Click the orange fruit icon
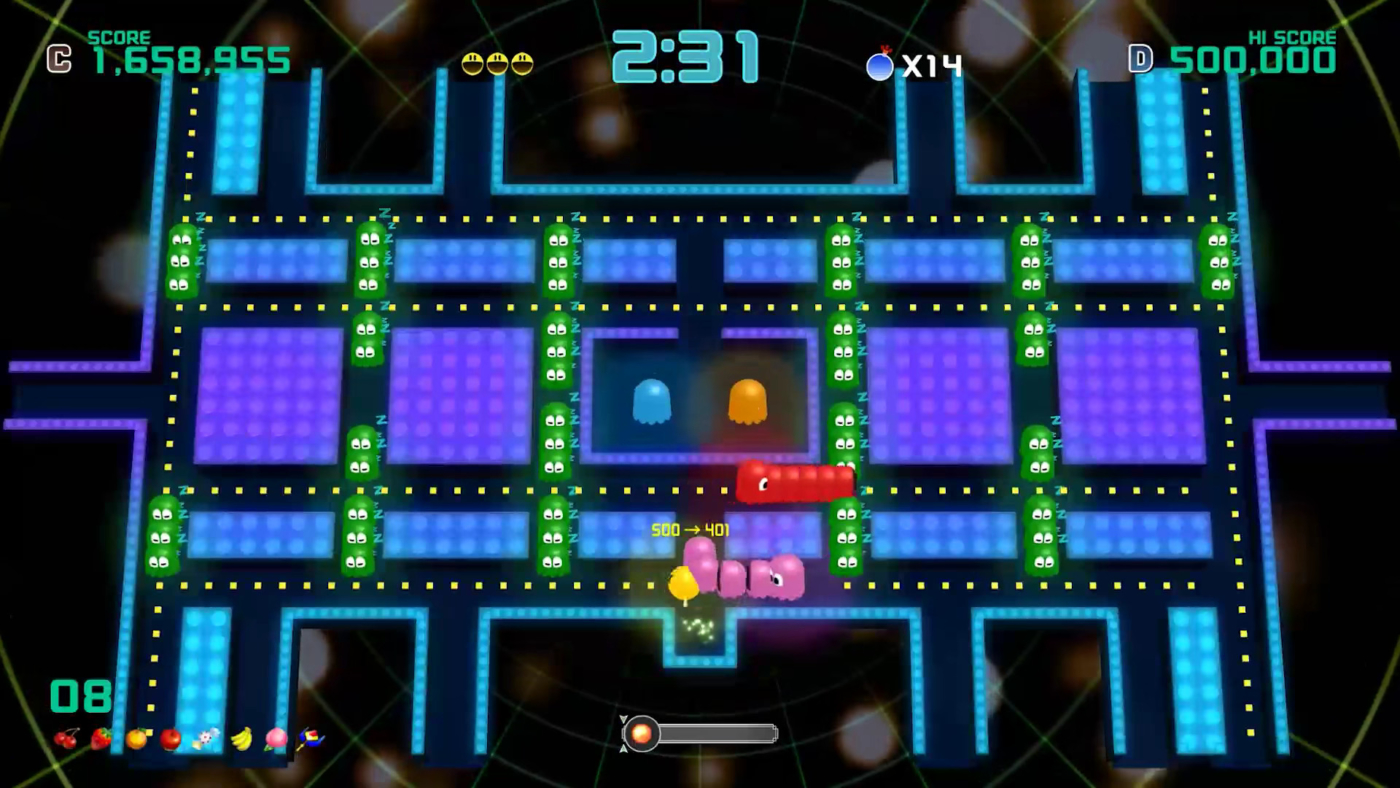Viewport: 1400px width, 788px height. (x=138, y=737)
